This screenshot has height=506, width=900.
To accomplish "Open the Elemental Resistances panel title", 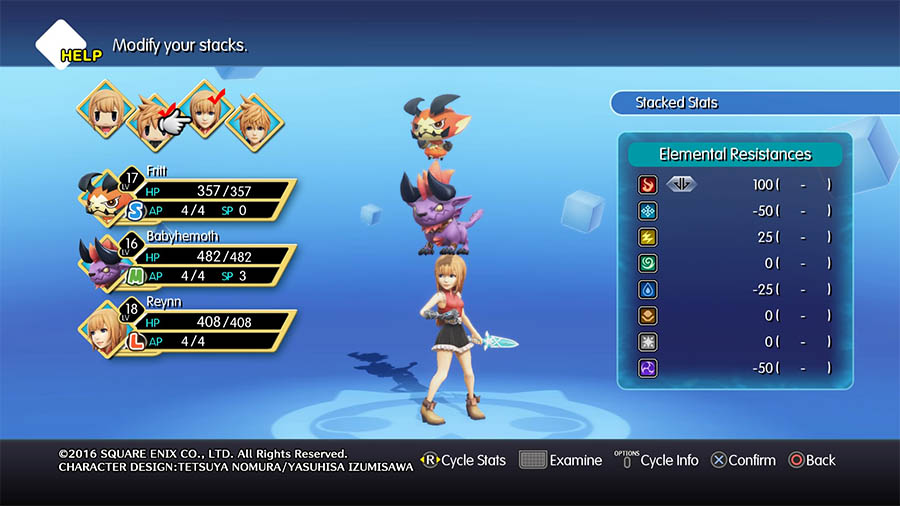I will pos(735,154).
